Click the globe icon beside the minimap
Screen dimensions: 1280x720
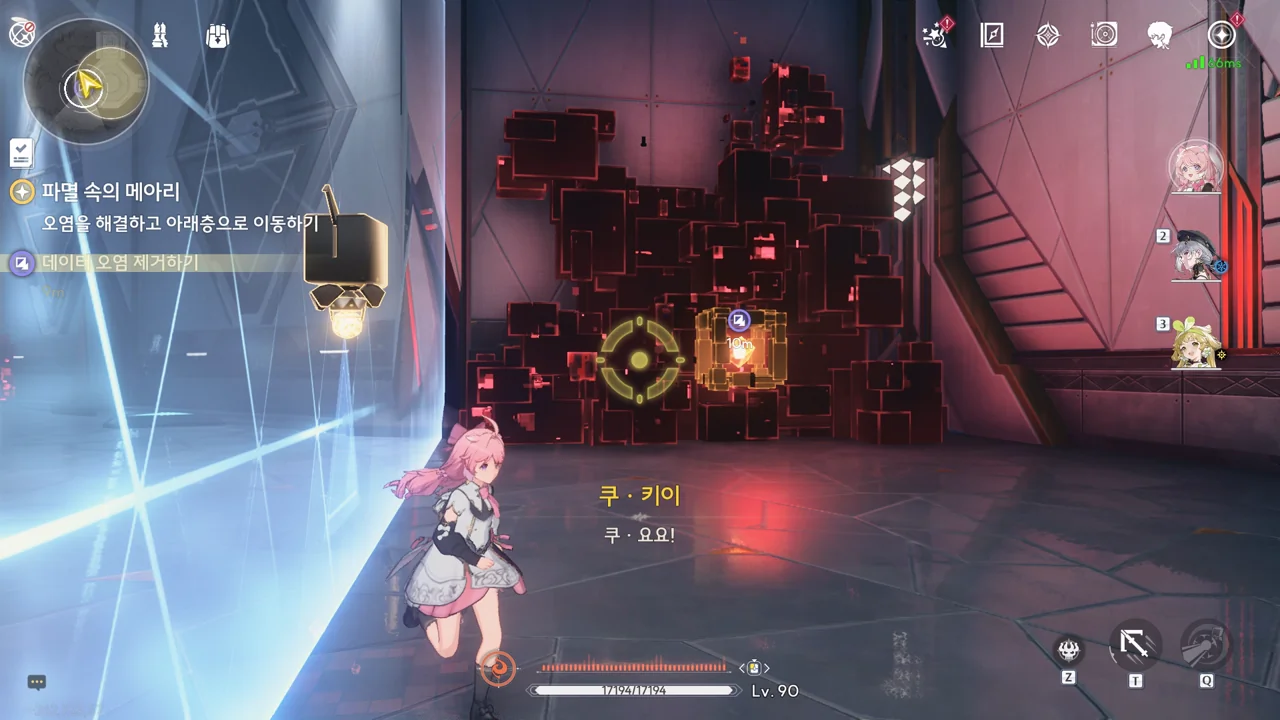21,33
